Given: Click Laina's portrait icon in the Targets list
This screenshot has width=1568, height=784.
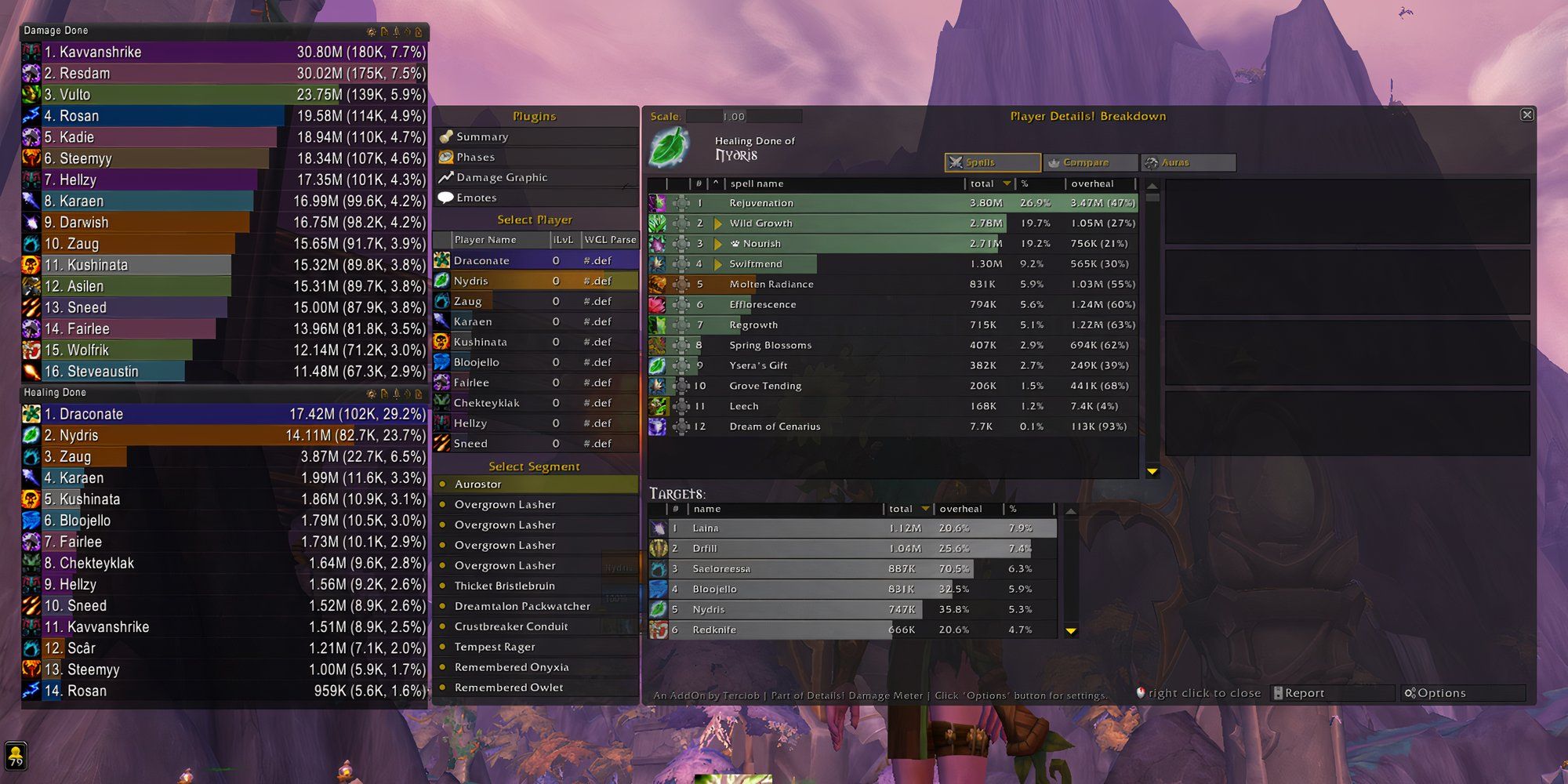Looking at the screenshot, I should (658, 528).
